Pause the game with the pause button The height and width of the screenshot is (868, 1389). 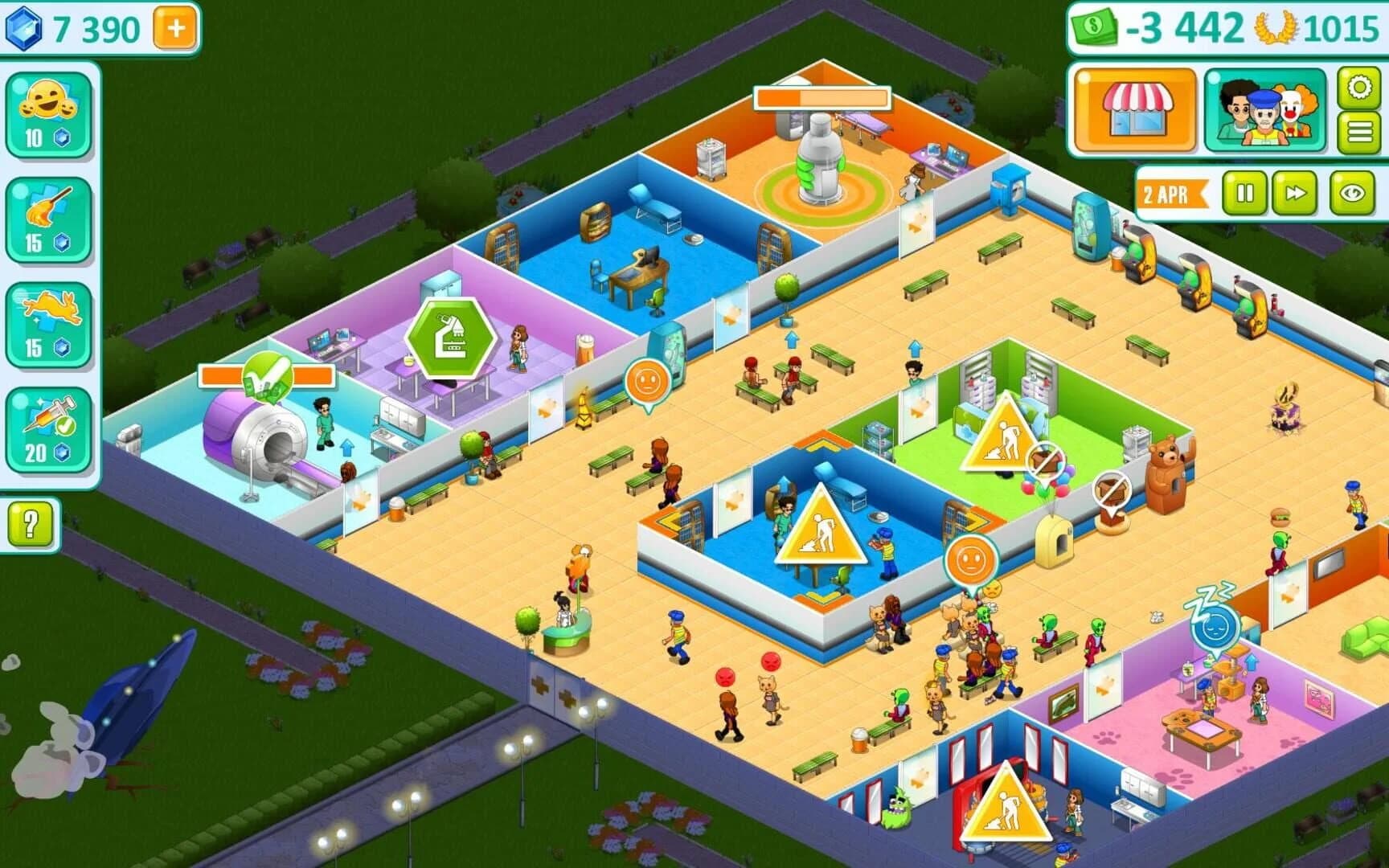coord(1247,194)
